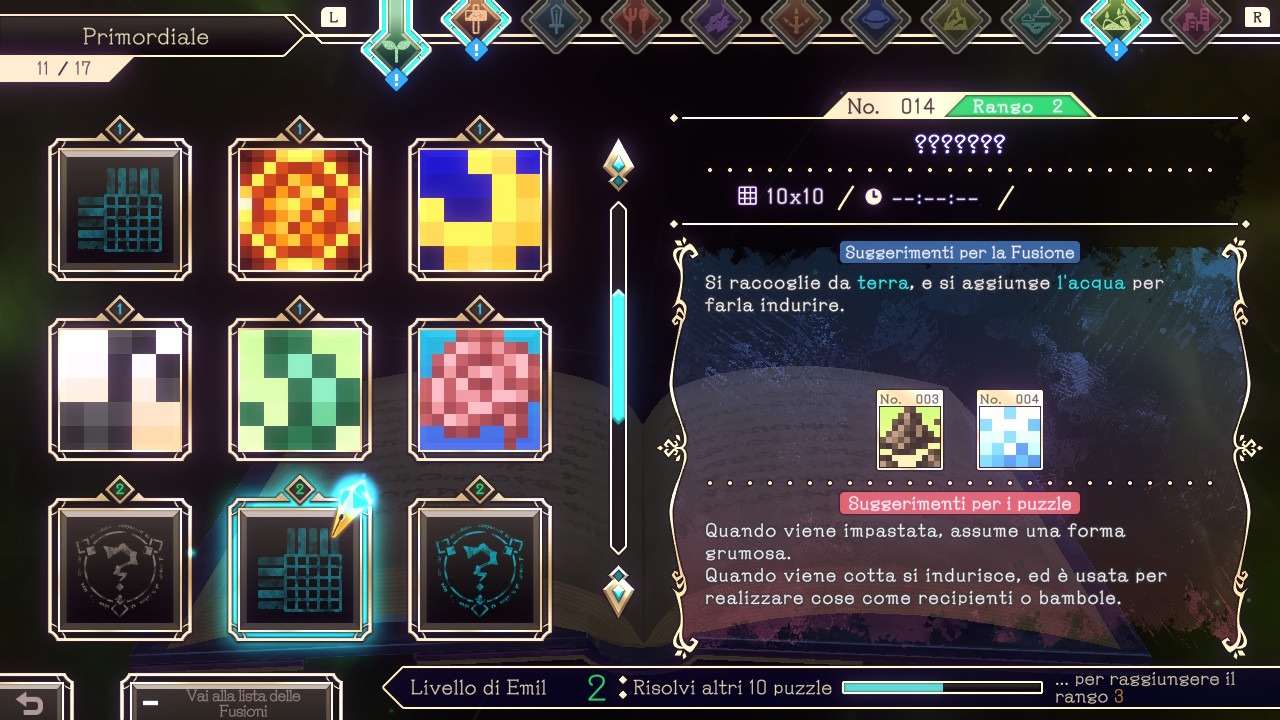This screenshot has height=720, width=1280.
Task: Choose the green hills category tab
Action: pos(1116,20)
